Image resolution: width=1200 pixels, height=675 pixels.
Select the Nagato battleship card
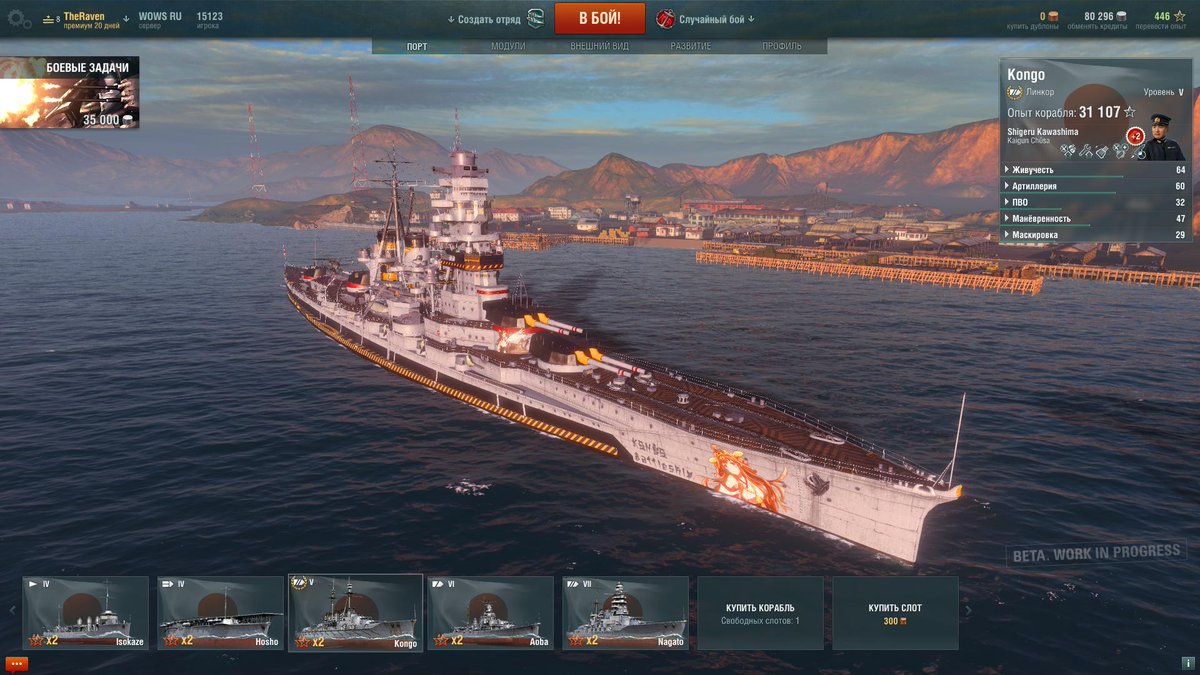click(625, 613)
